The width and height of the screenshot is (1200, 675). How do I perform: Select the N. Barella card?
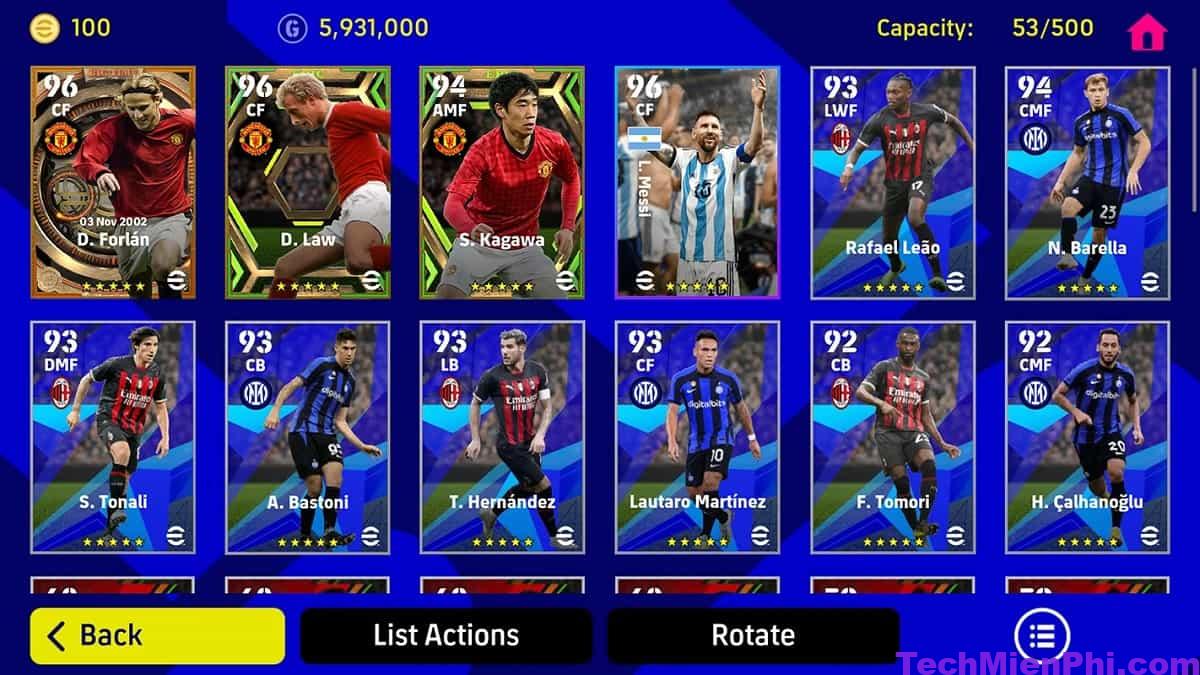click(x=1086, y=182)
